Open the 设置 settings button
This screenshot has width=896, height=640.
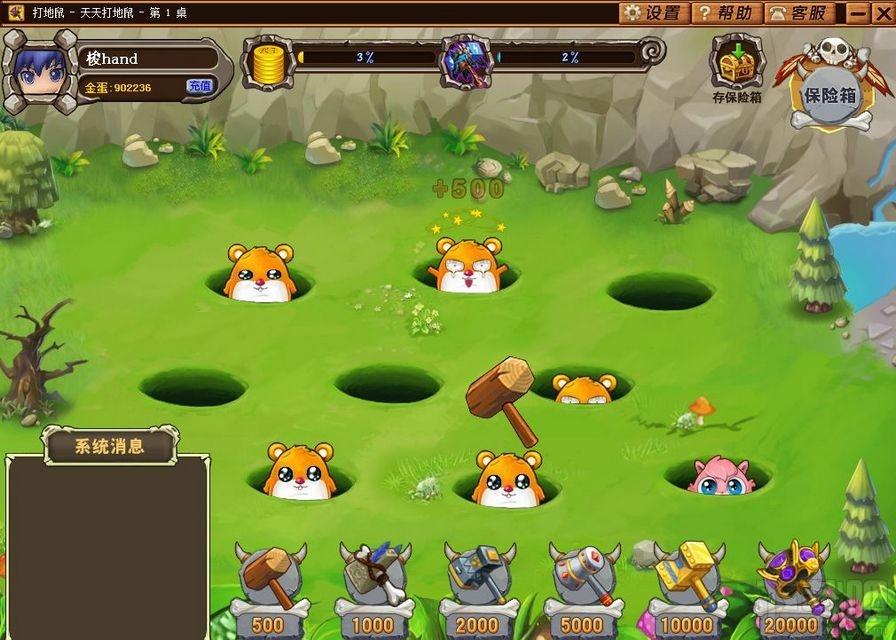[x=652, y=13]
